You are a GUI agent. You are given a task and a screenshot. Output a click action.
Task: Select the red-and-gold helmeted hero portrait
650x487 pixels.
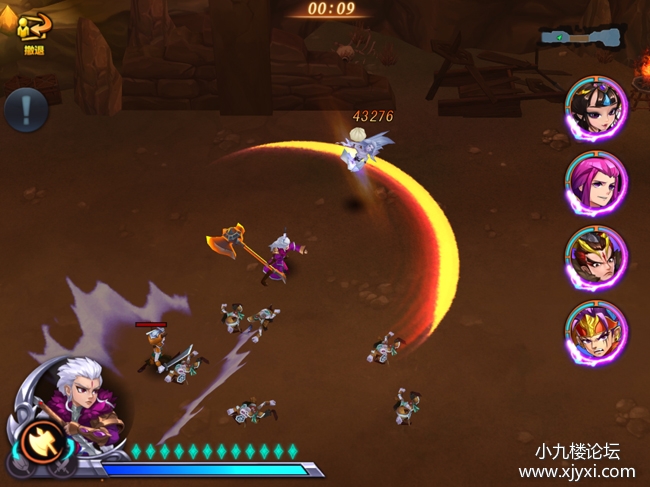(x=597, y=333)
